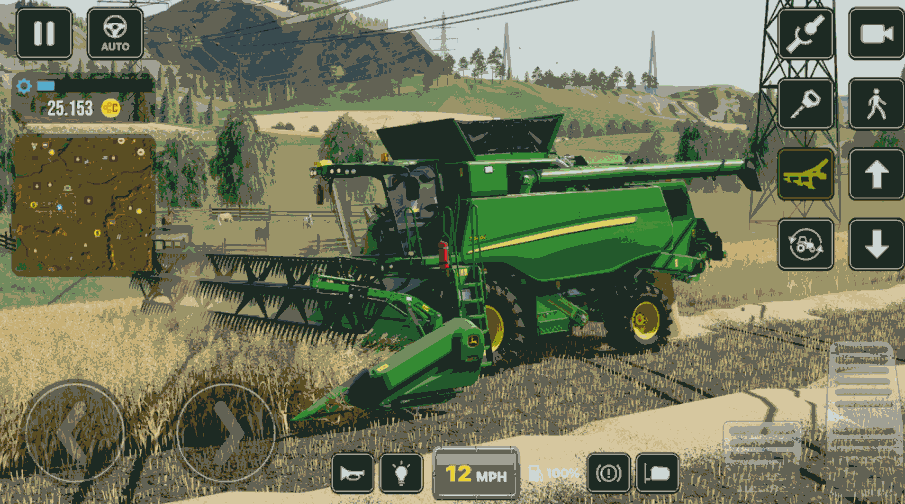Exit vehicle with walking person button

click(x=876, y=104)
